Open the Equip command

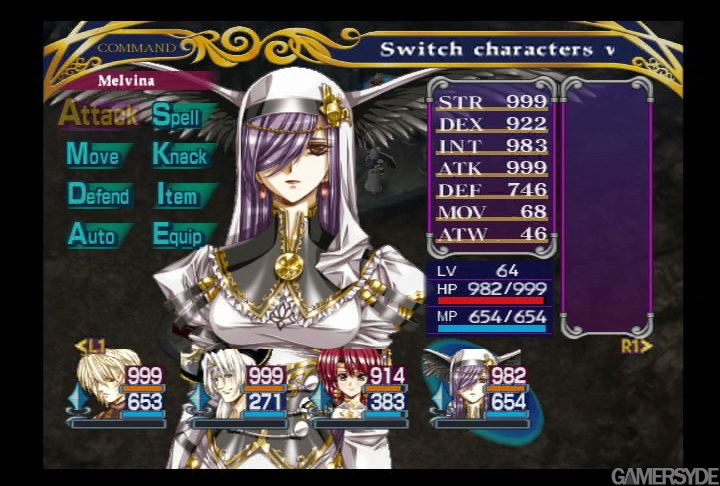178,236
